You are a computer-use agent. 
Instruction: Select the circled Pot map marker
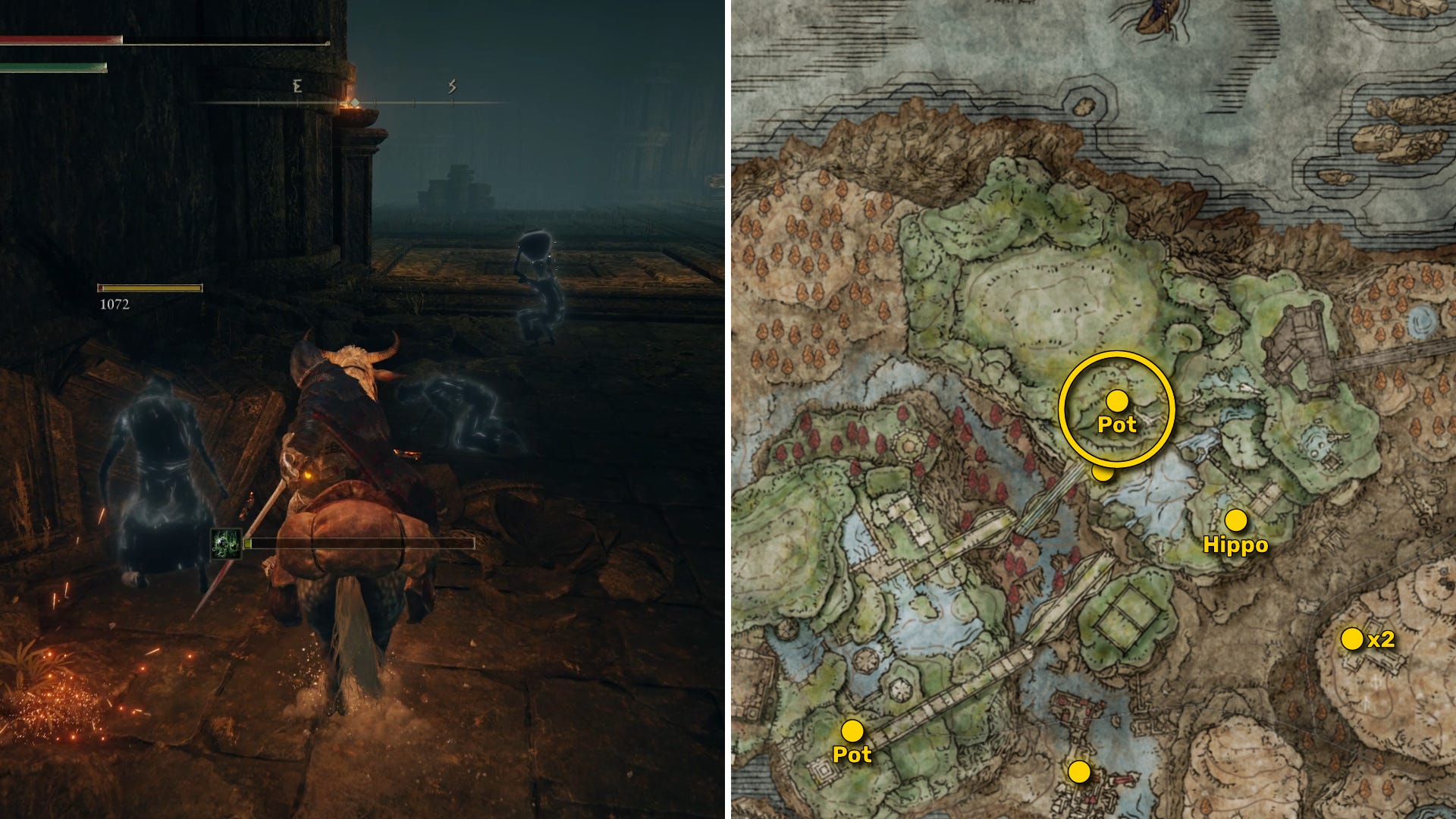1117,400
